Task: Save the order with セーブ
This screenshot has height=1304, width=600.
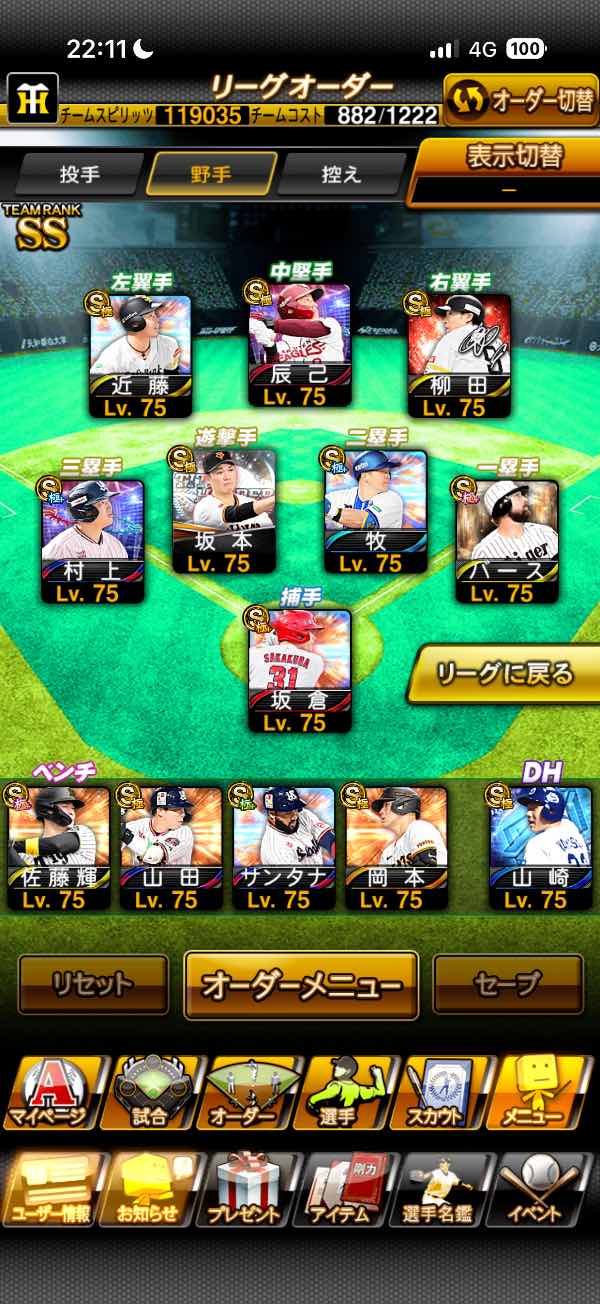Action: pyautogui.click(x=508, y=983)
